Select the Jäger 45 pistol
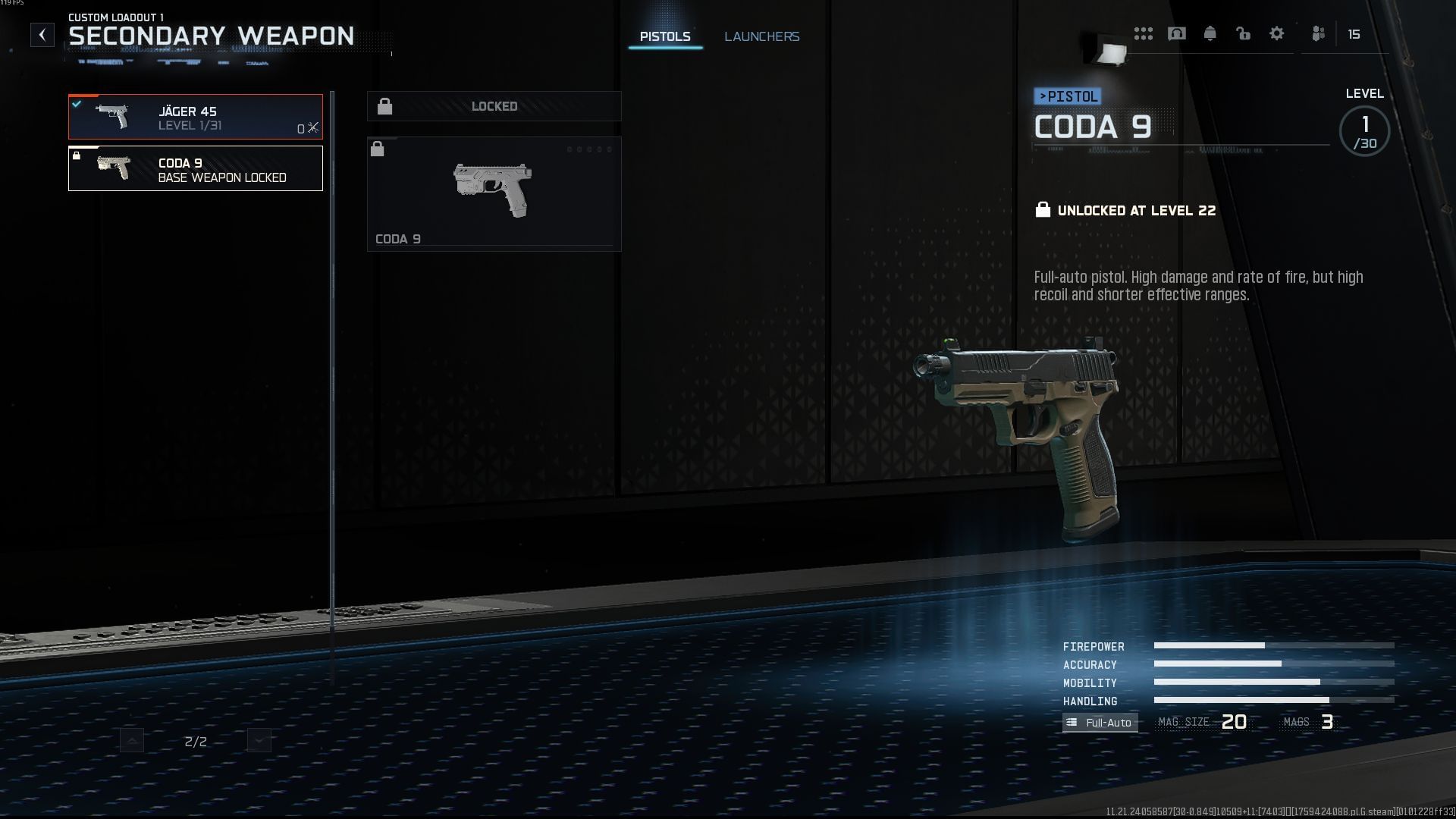The image size is (1456, 819). [196, 118]
